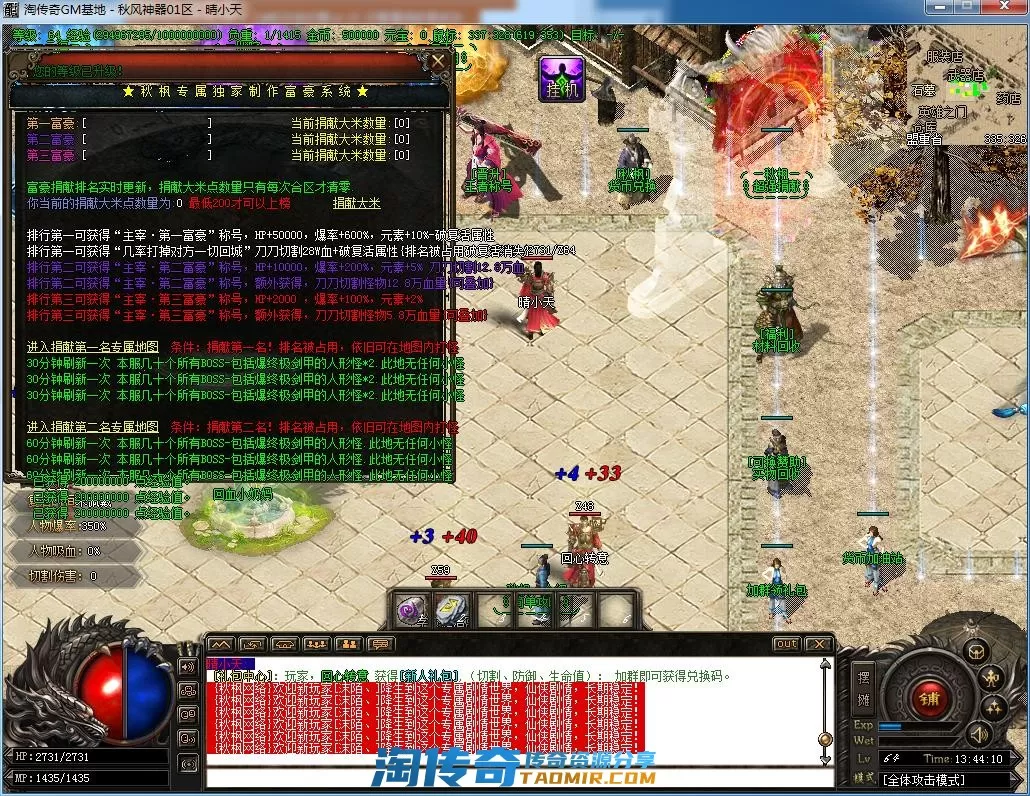Use the blue-and-gold book hotbar item
Viewport: 1030px width, 796px height.
click(452, 610)
